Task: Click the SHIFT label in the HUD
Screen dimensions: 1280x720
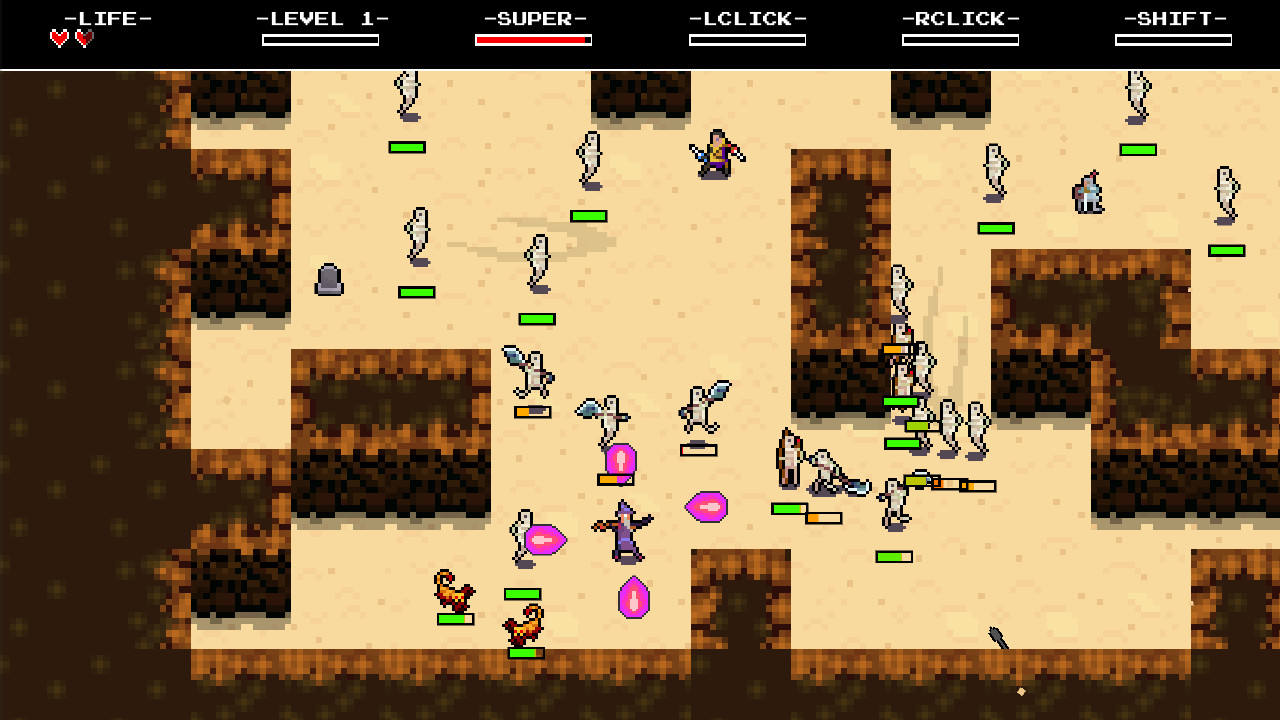Action: pyautogui.click(x=1173, y=17)
